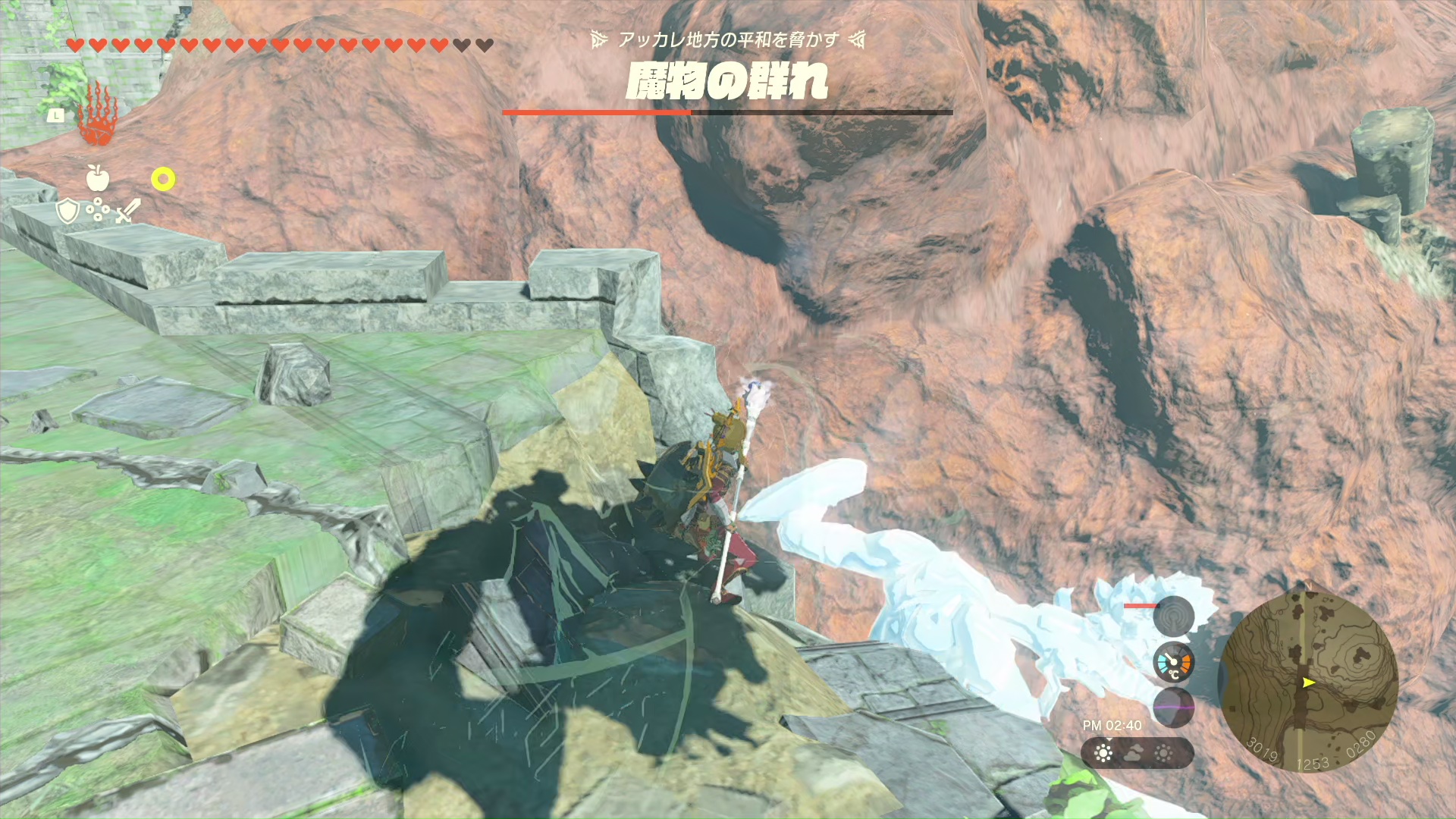
Task: Check the °C temperature gauge icon
Action: tap(1173, 664)
